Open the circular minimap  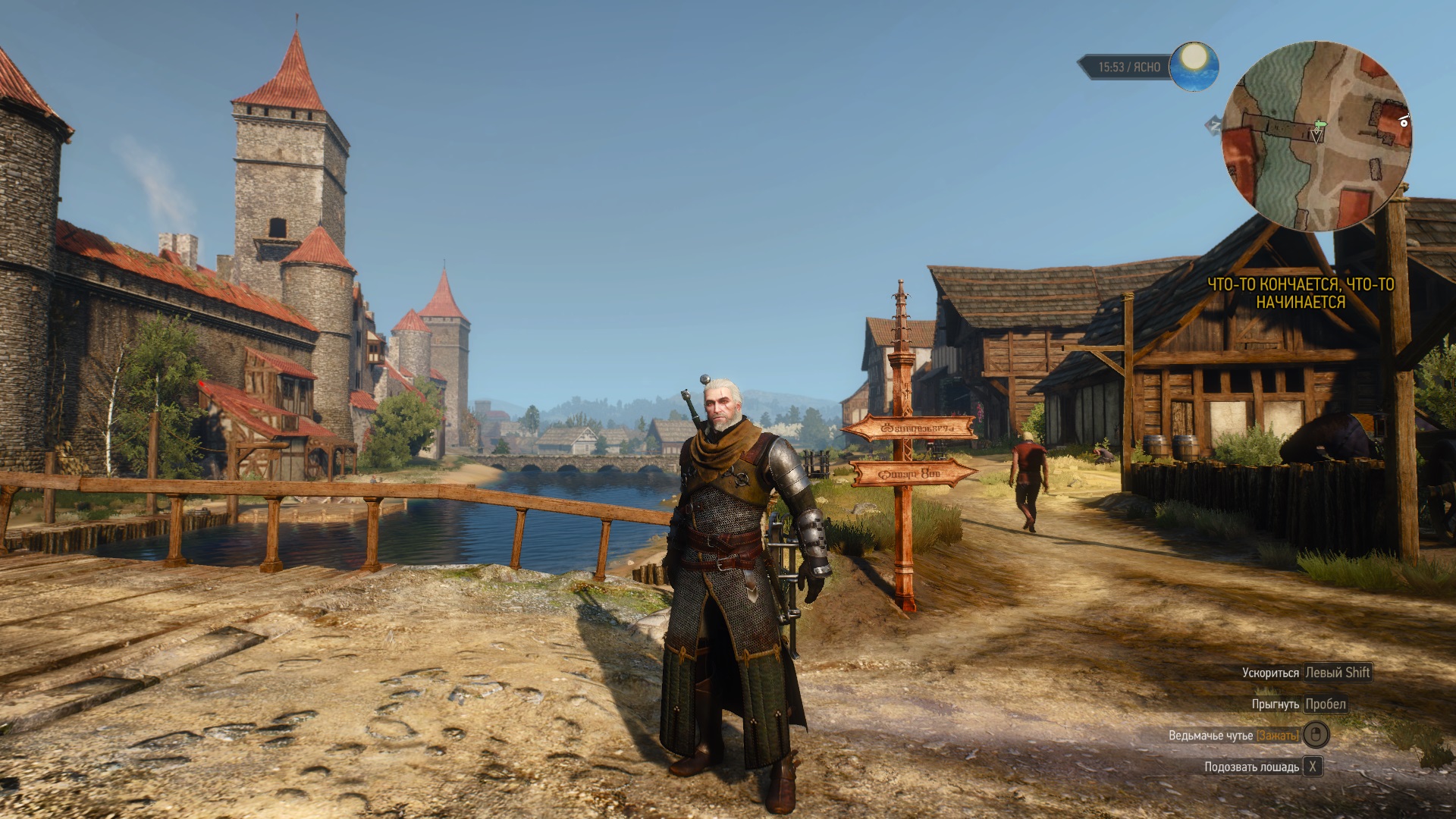(1316, 135)
